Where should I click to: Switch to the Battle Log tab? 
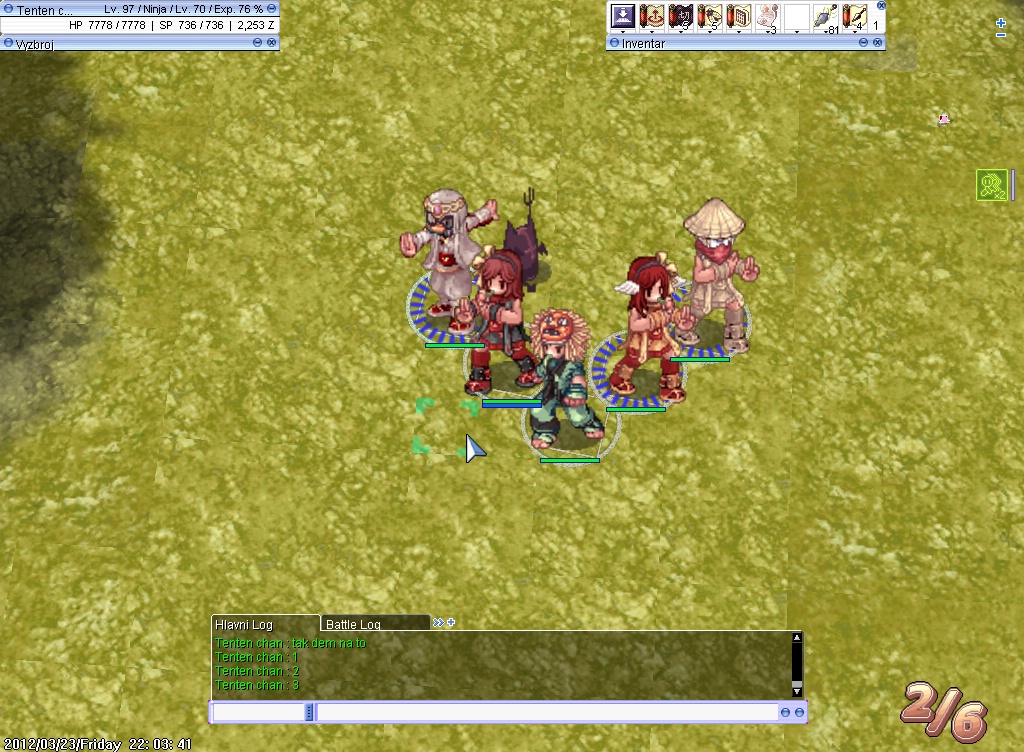coord(355,624)
